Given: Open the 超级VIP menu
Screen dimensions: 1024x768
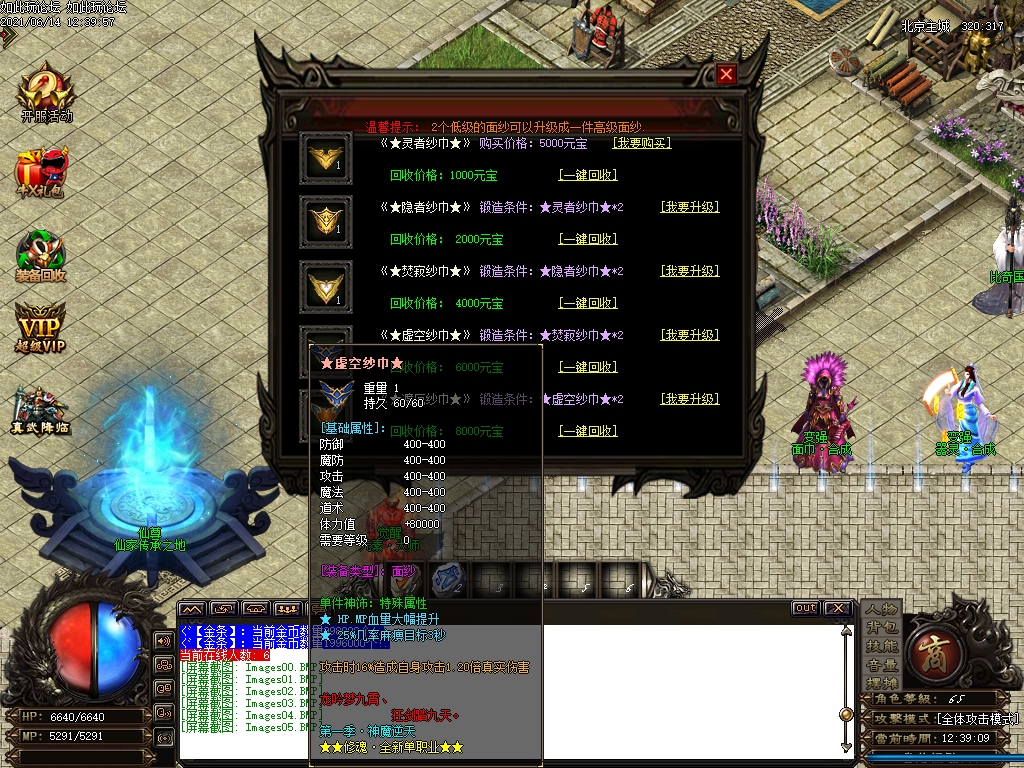Looking at the screenshot, I should tap(41, 327).
